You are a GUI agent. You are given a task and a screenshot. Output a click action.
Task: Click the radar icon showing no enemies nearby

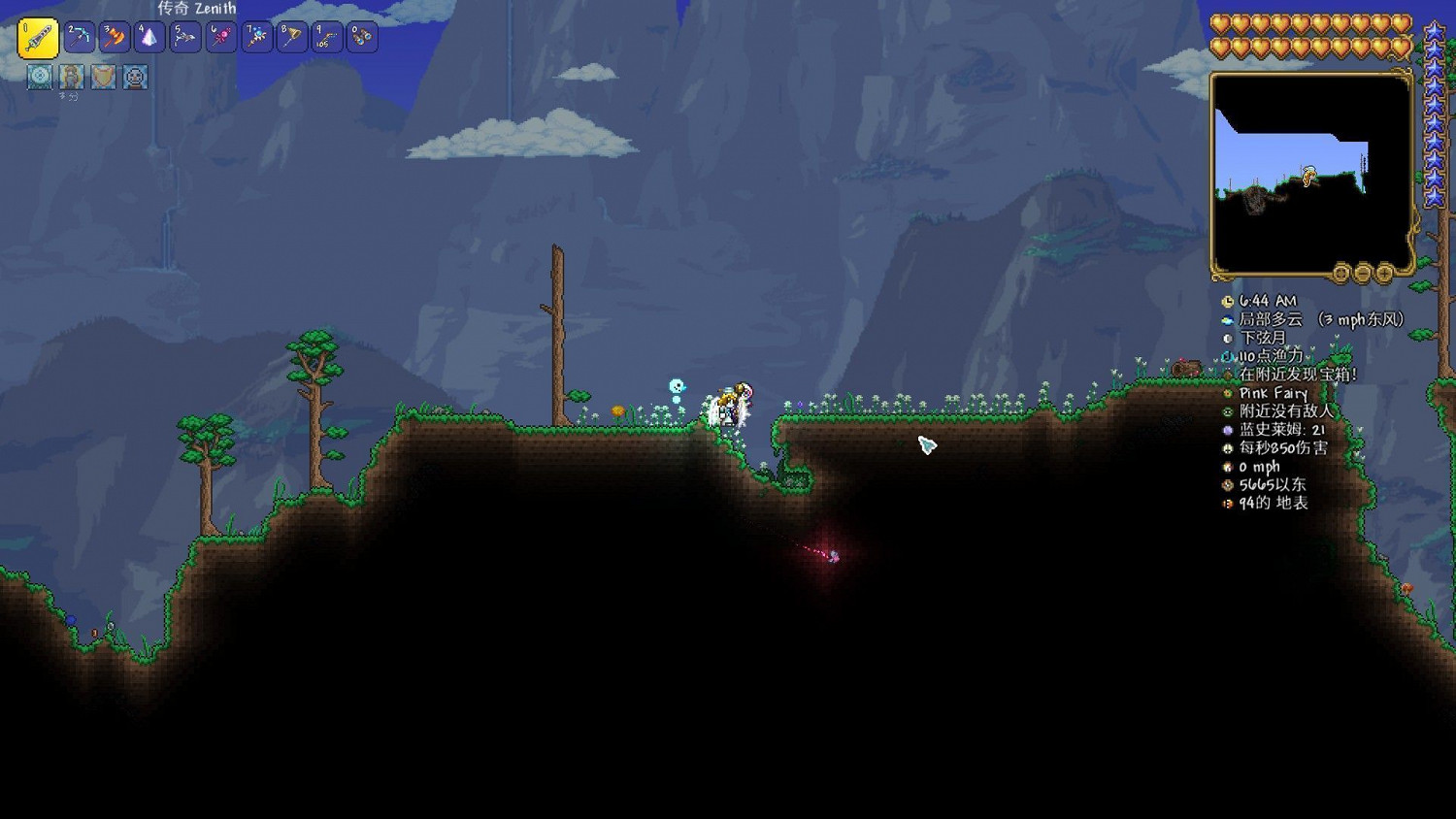(1228, 410)
